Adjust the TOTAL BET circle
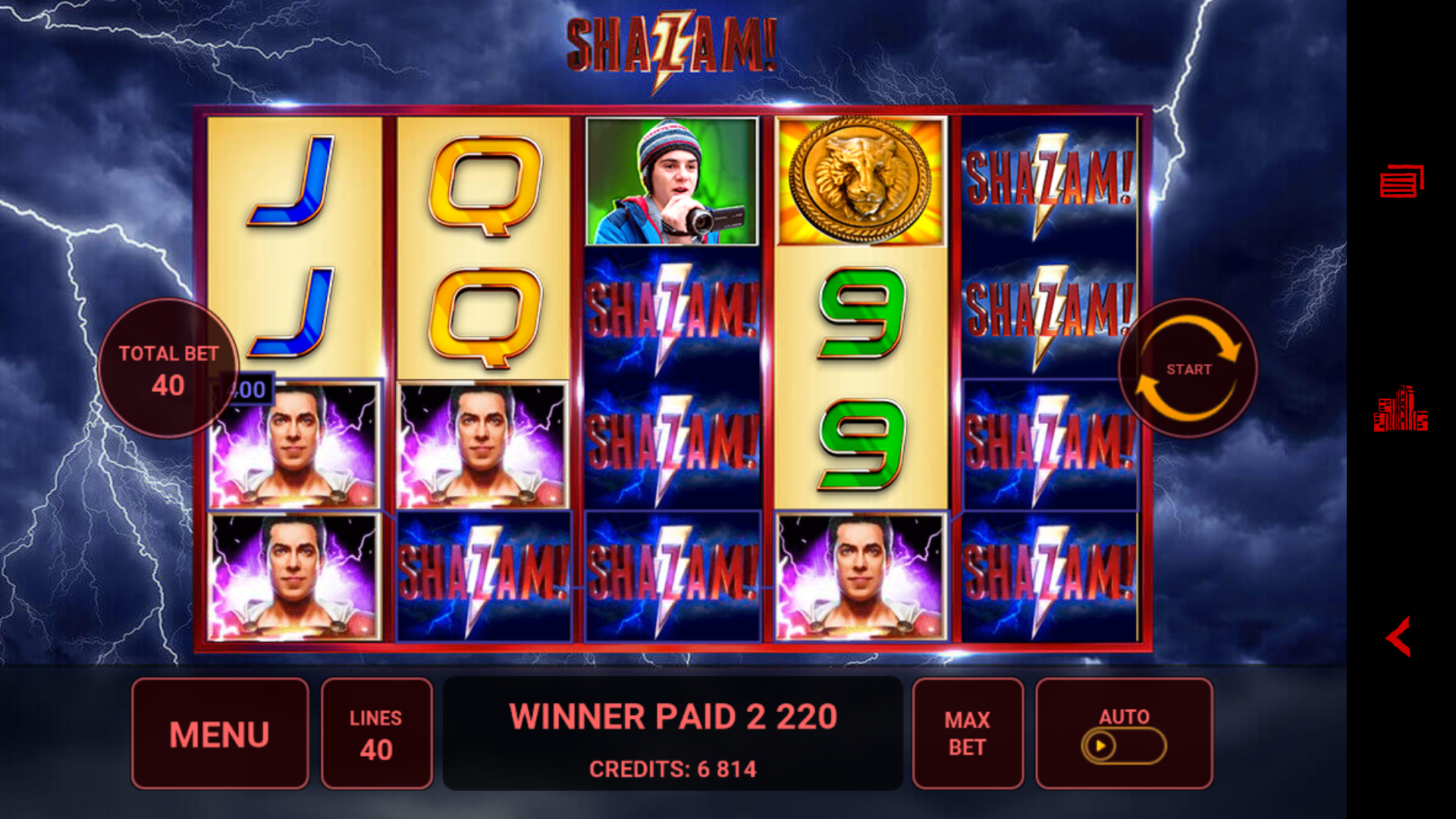Image resolution: width=1456 pixels, height=819 pixels. tap(168, 369)
